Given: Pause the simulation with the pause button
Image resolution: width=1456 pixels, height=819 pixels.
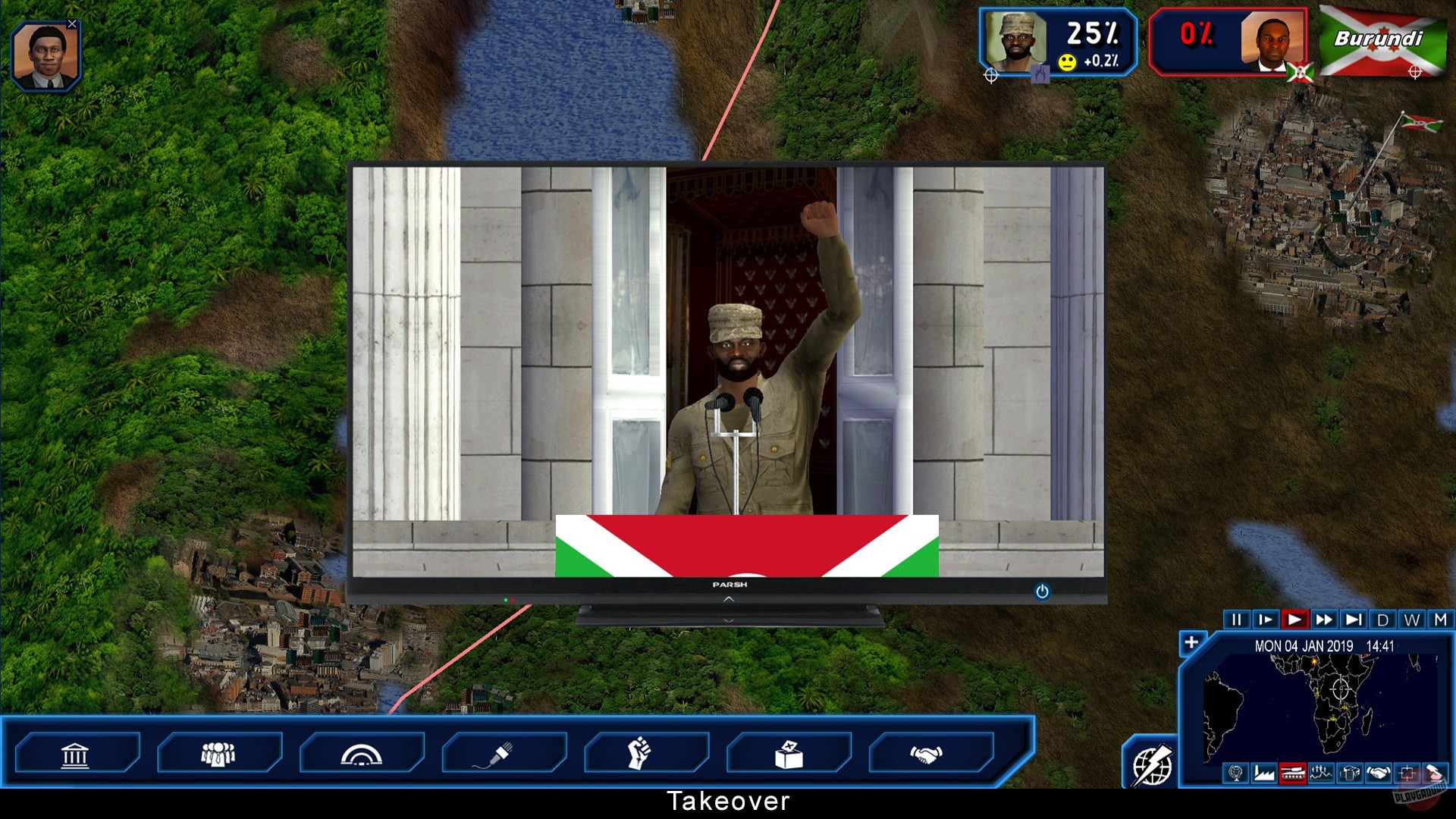Looking at the screenshot, I should (1238, 620).
